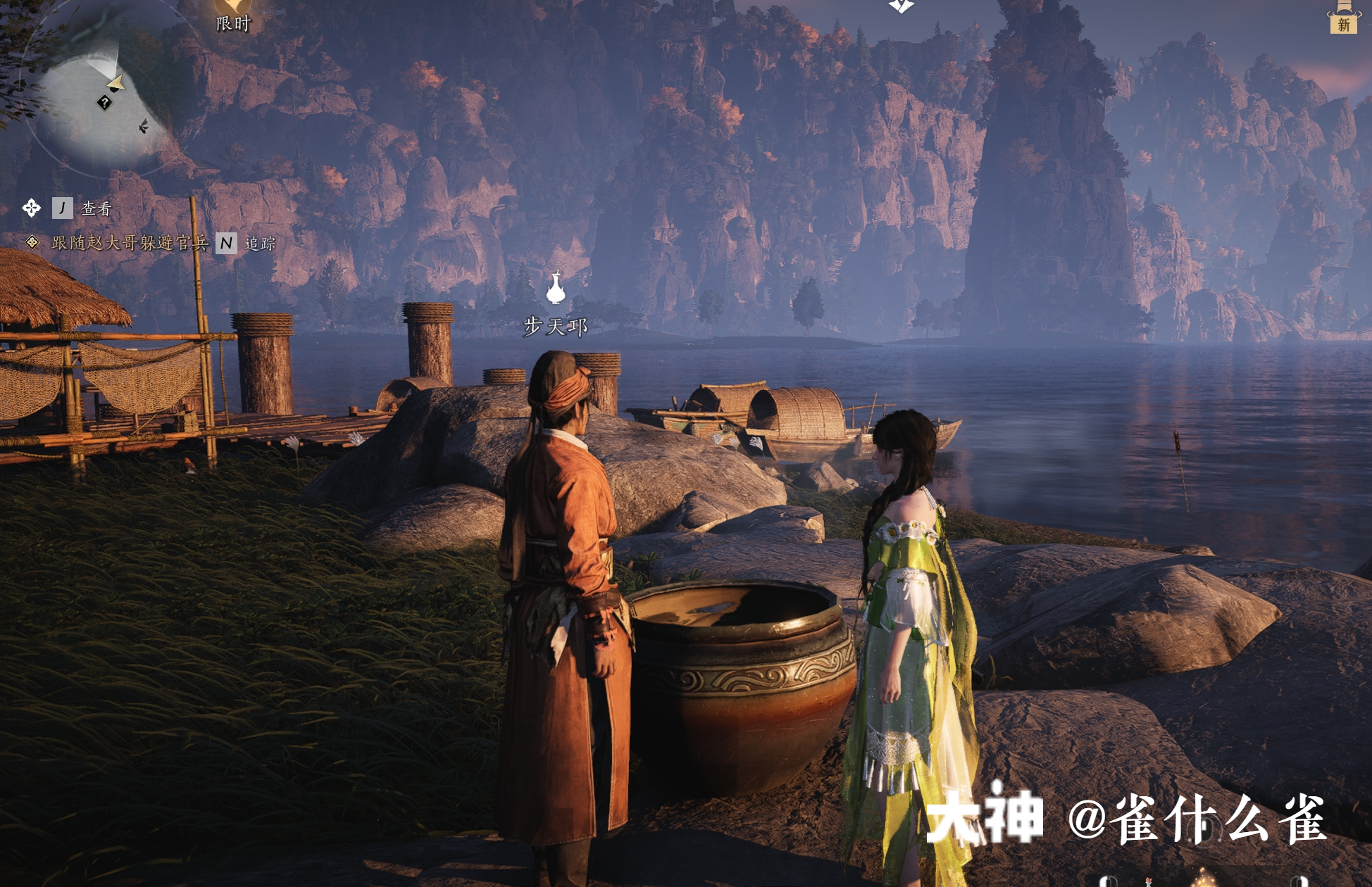Open the 限时 limited-time event icon
This screenshot has width=1372, height=887.
coord(233,15)
